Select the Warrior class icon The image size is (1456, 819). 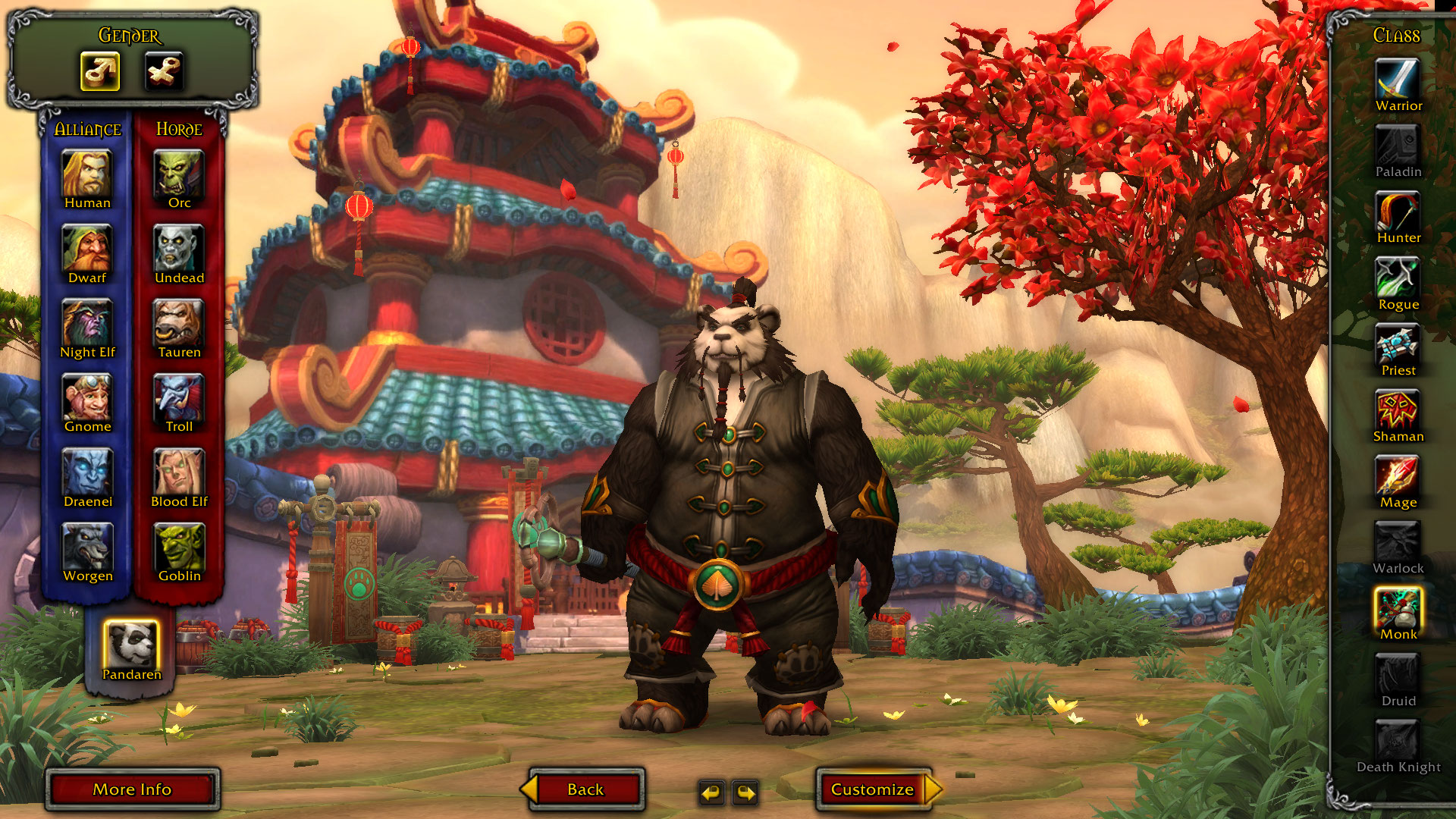[1398, 78]
